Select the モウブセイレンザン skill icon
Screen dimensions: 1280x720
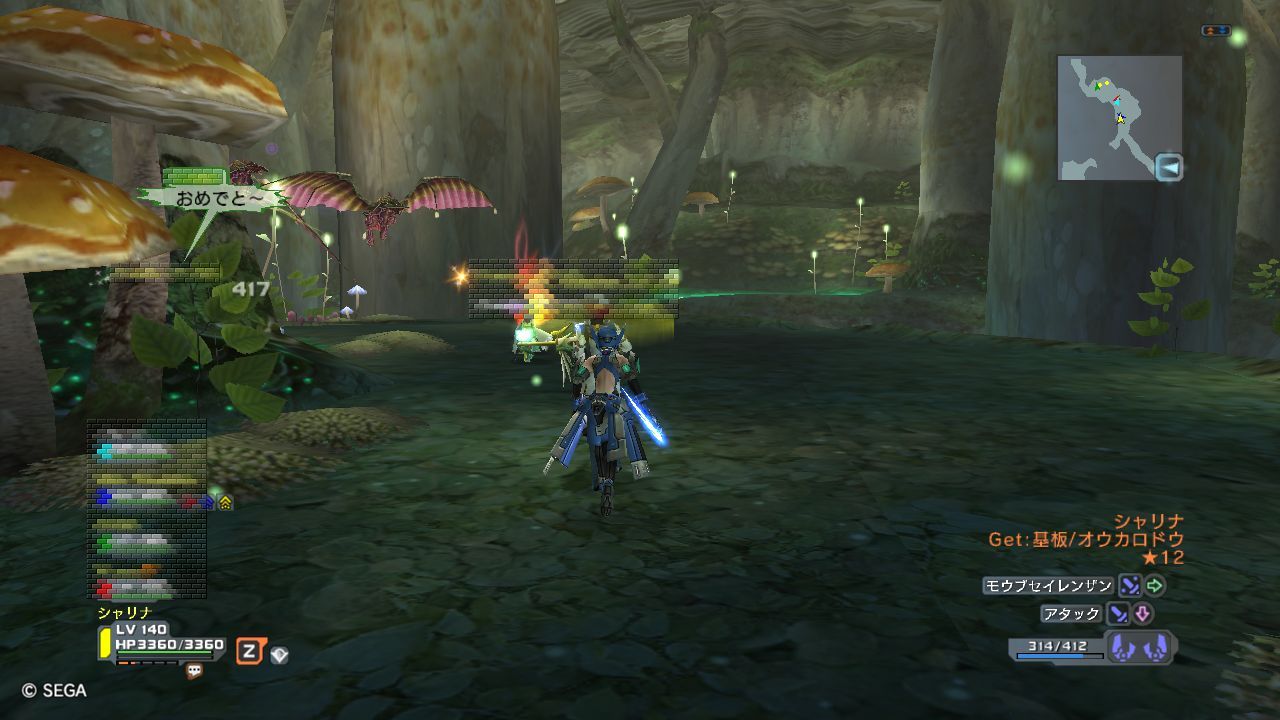tap(1129, 586)
